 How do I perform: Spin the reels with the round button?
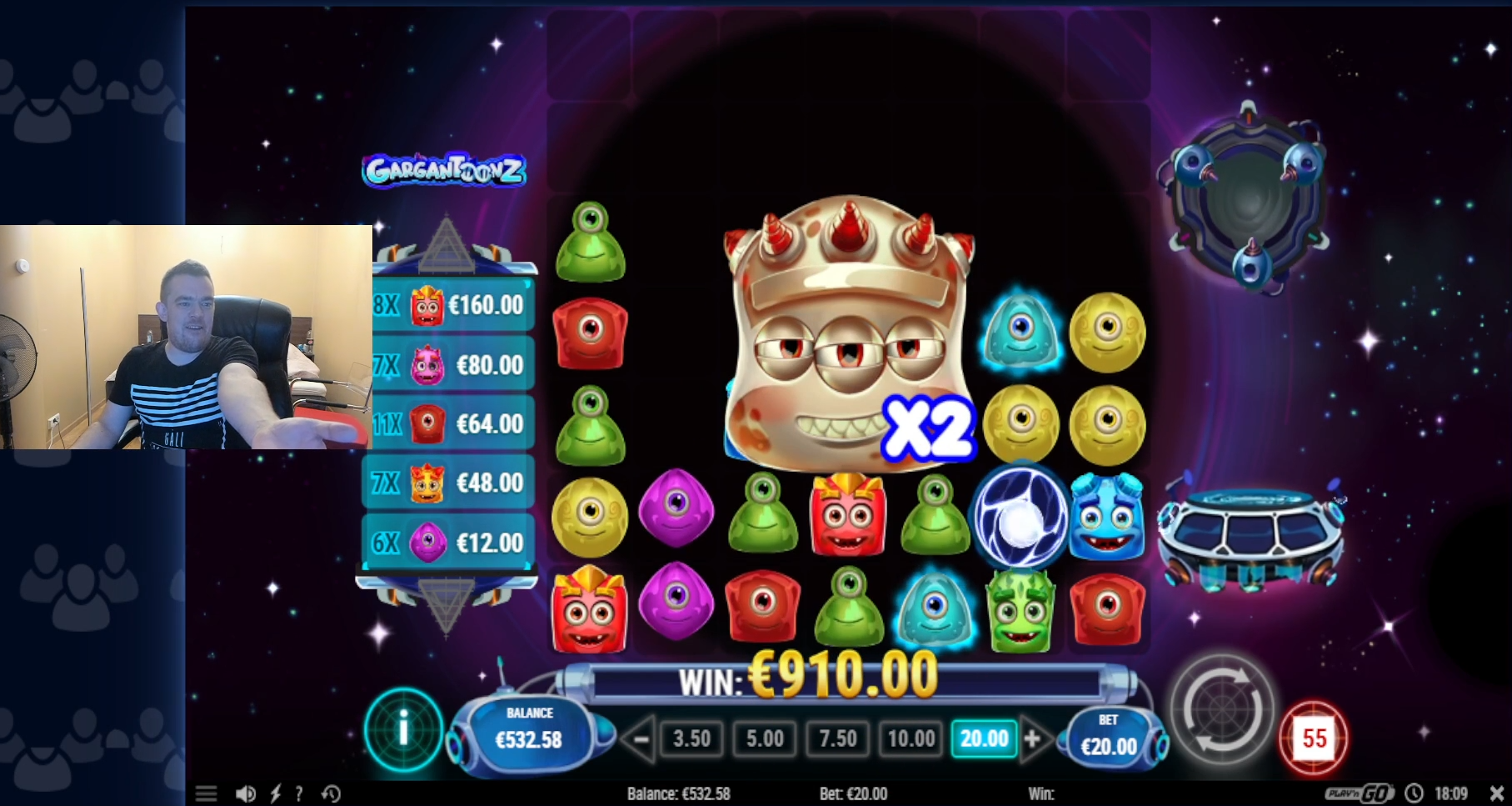coord(1222,710)
